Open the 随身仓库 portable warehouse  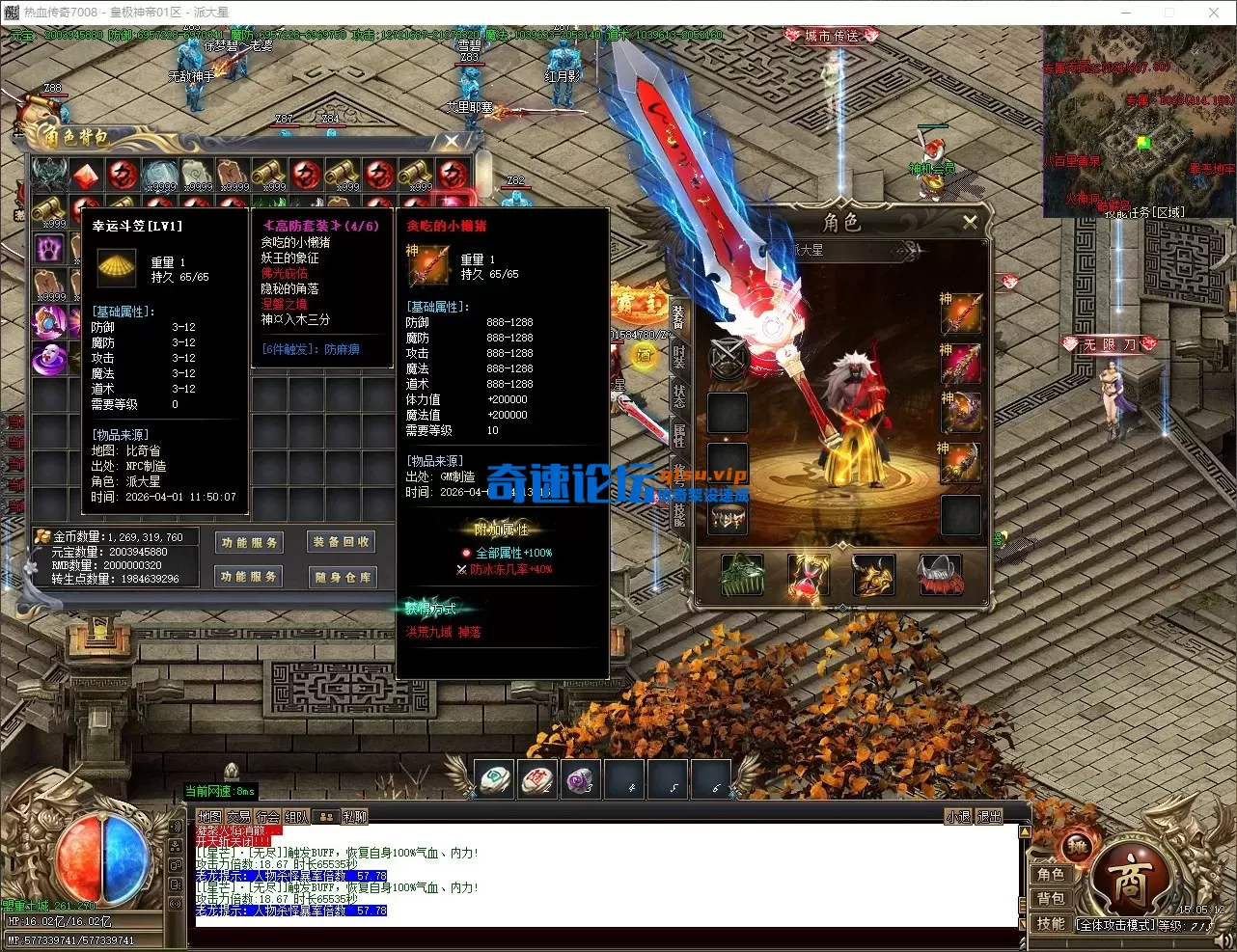click(342, 577)
